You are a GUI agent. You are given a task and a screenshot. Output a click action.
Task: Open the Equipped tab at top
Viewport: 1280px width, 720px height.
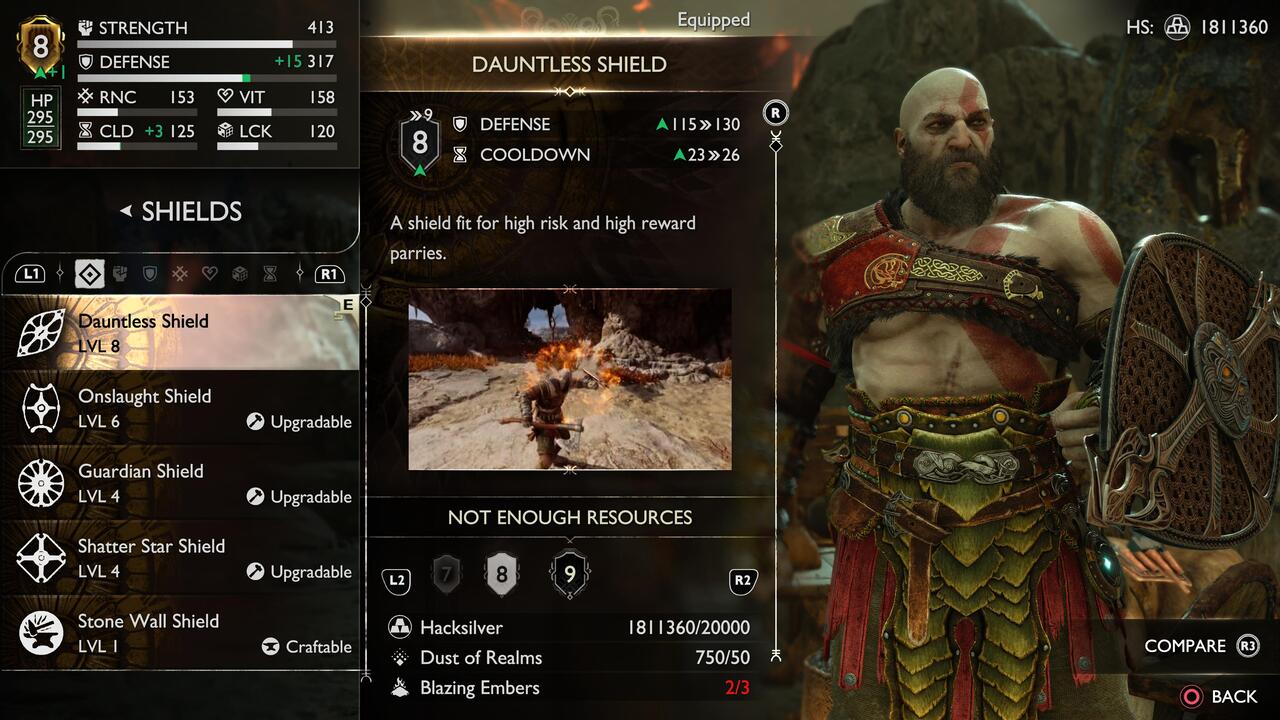[x=713, y=19]
